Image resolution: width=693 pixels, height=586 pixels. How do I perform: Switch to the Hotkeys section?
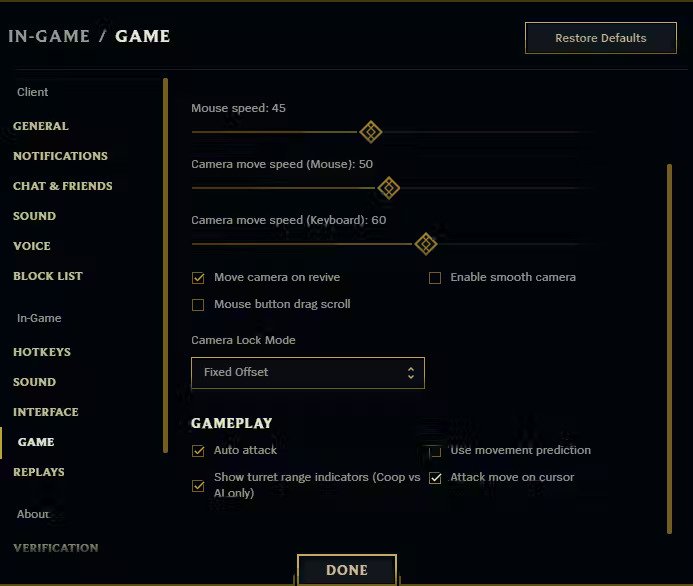pyautogui.click(x=42, y=352)
